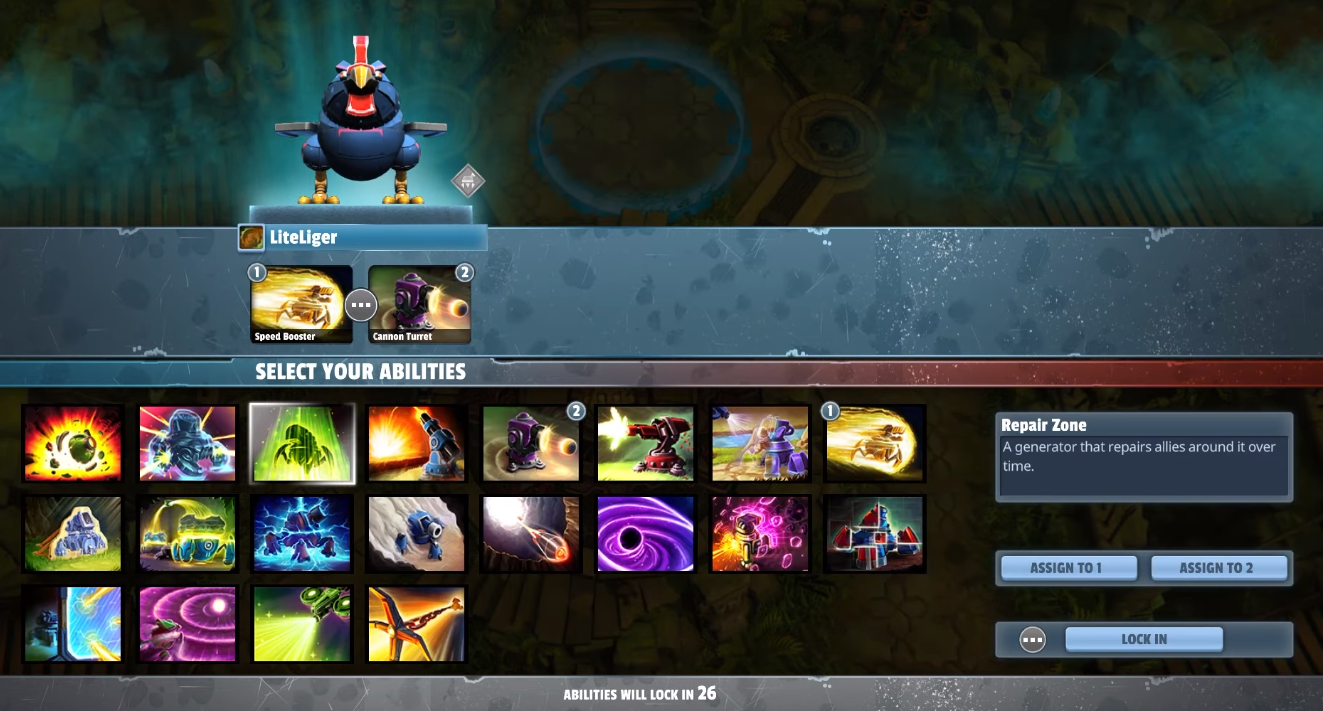Click the equipped Cannon Turret slot 2

tap(420, 304)
